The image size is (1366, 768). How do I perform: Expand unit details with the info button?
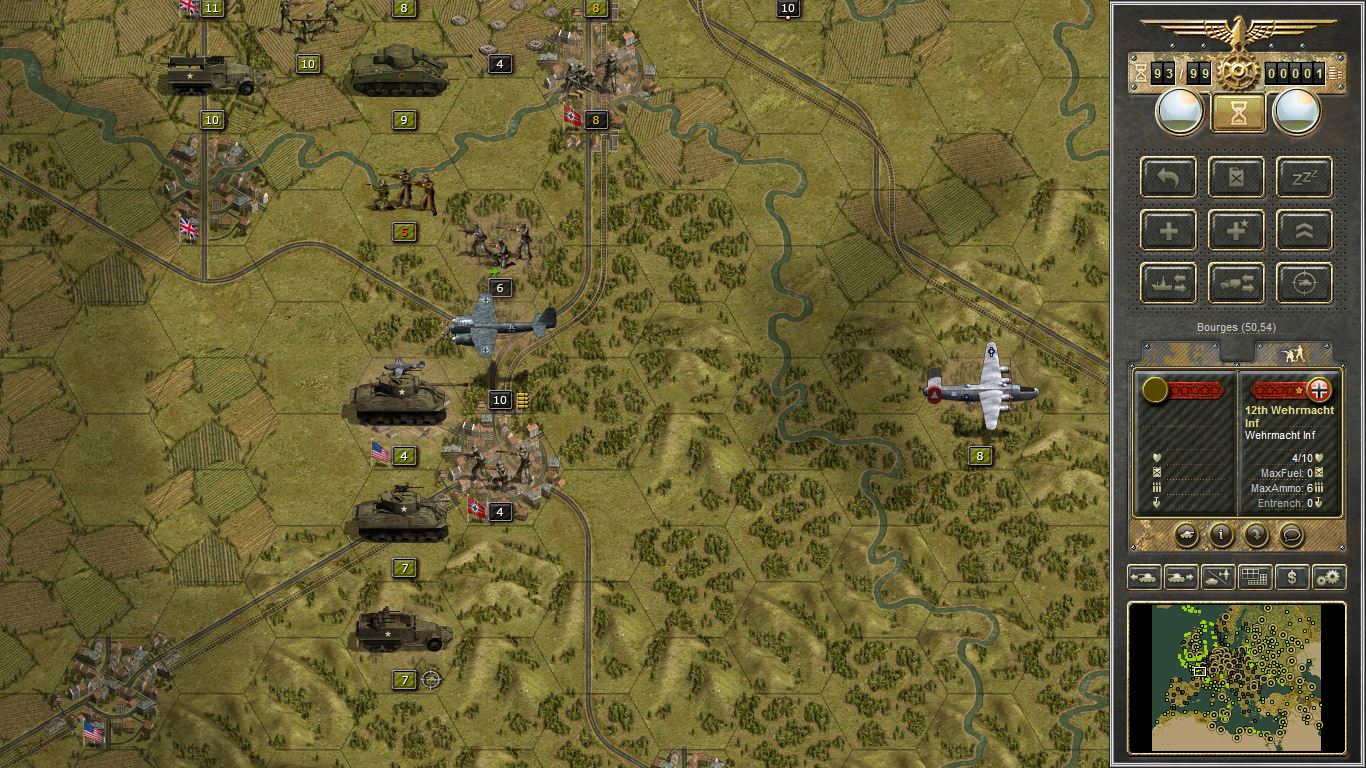tap(1221, 536)
